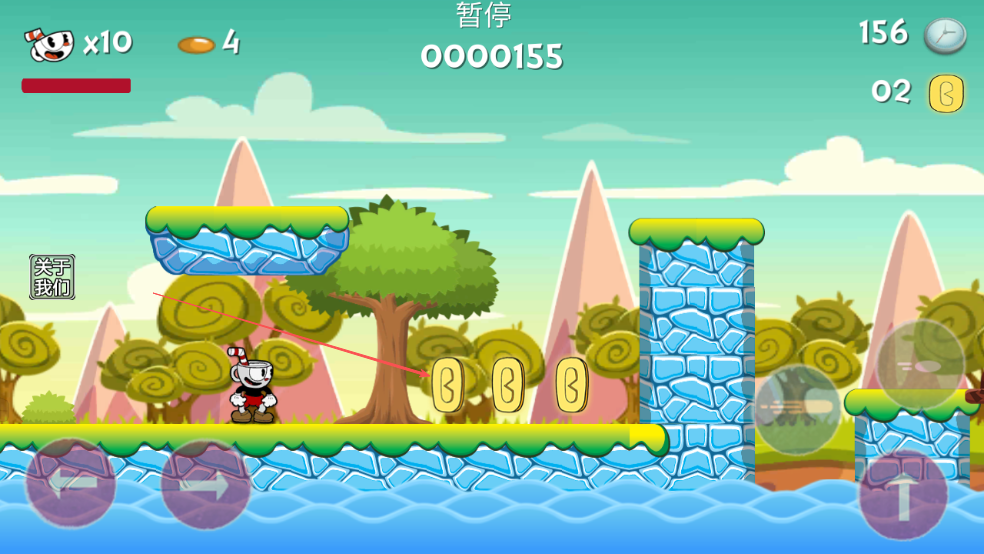Fire using the orange bullet shoot button

pyautogui.click(x=797, y=409)
